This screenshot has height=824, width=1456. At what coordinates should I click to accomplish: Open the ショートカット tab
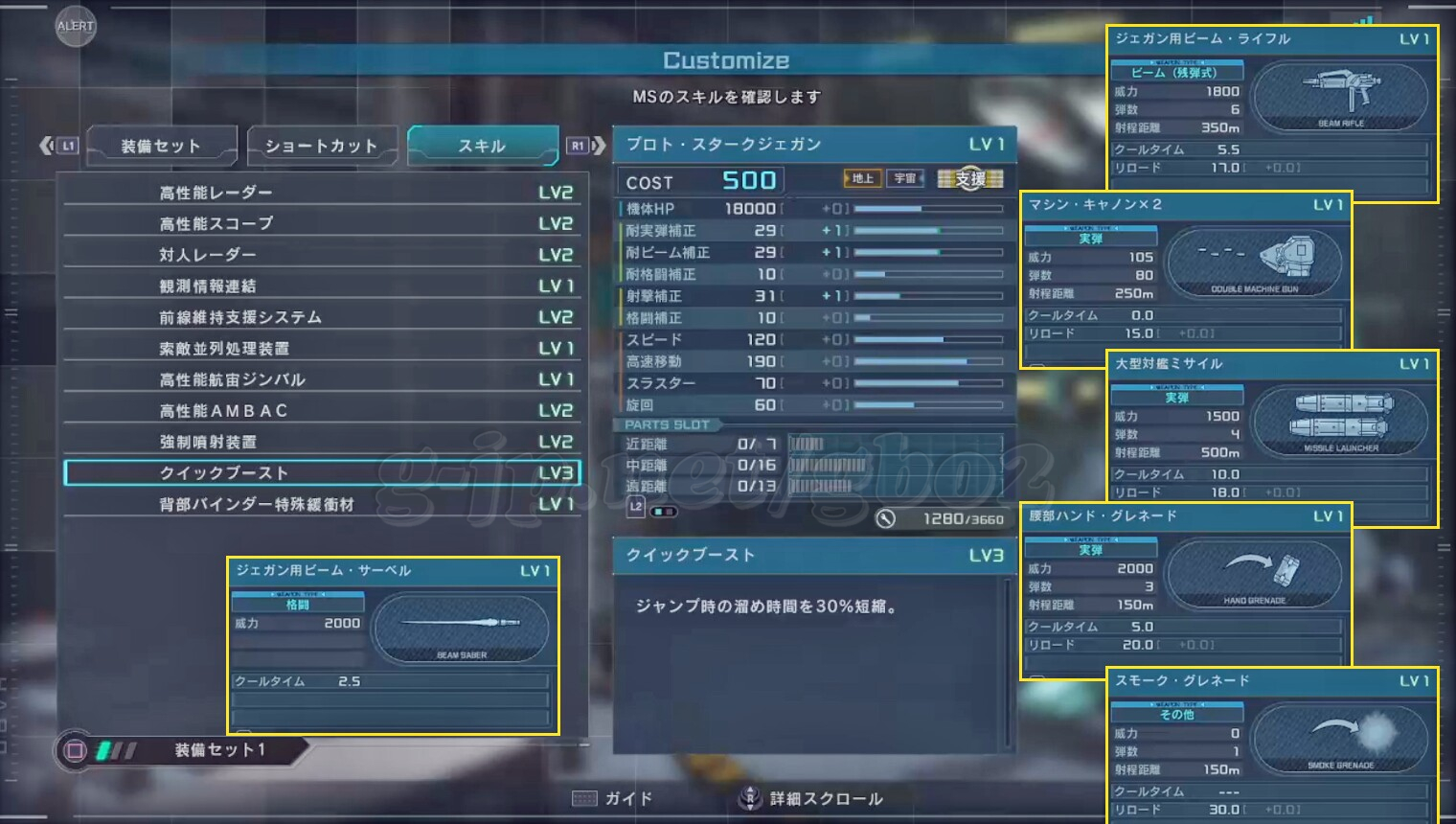coord(321,147)
